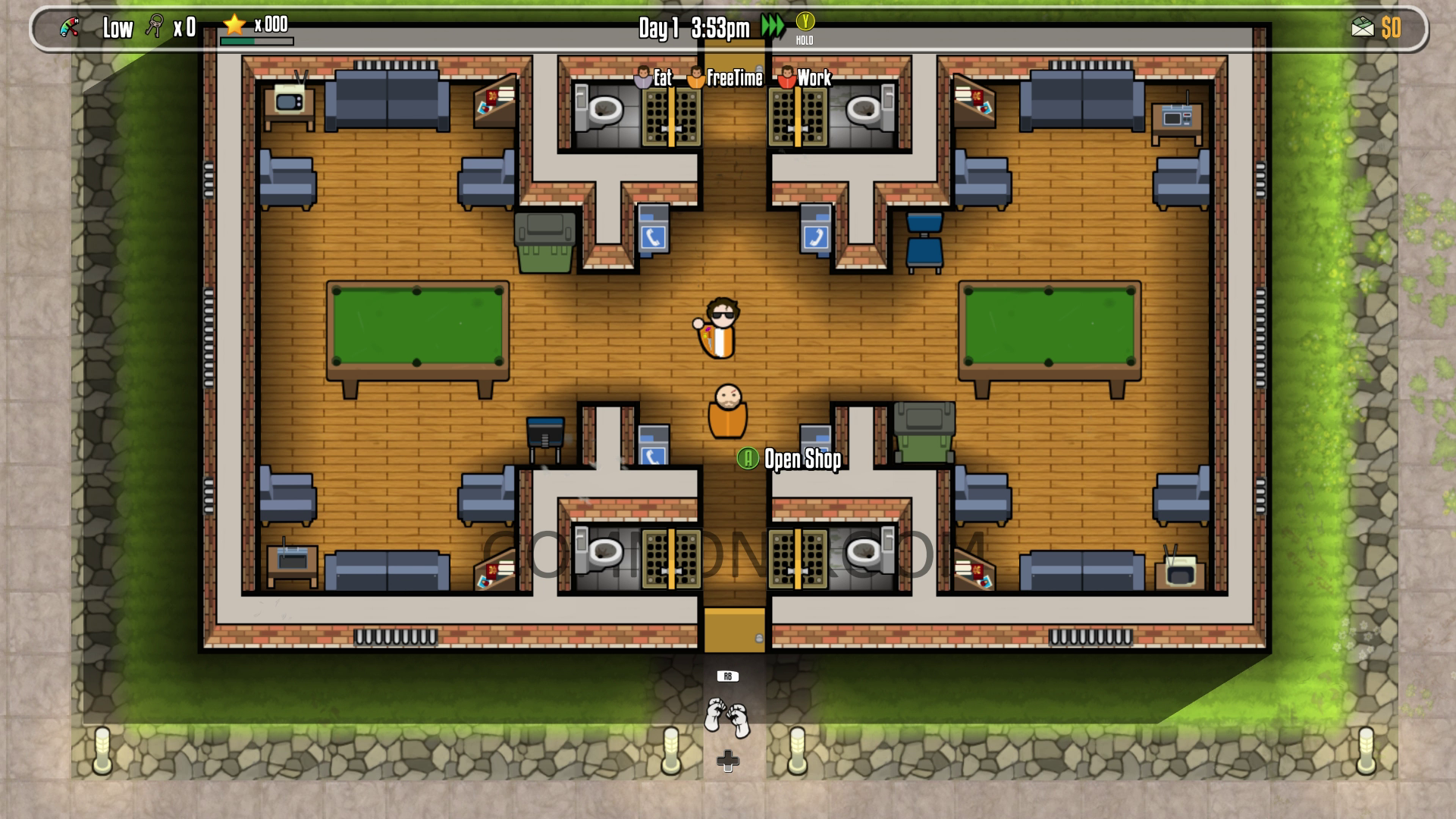Select the Eat schedule prisoner icon
The width and height of the screenshot is (1456, 819).
tap(644, 77)
